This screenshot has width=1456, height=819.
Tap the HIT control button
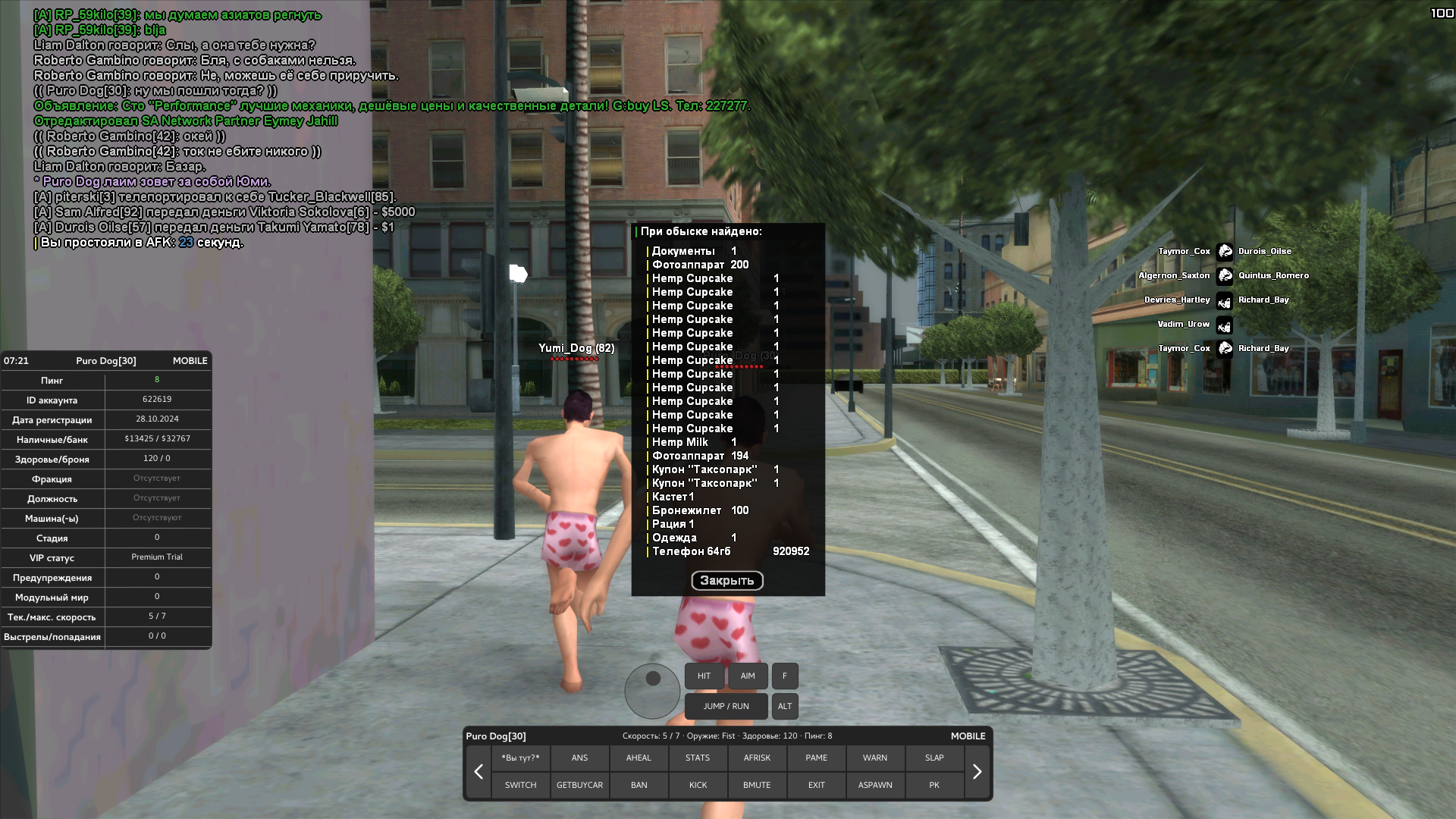click(x=704, y=676)
